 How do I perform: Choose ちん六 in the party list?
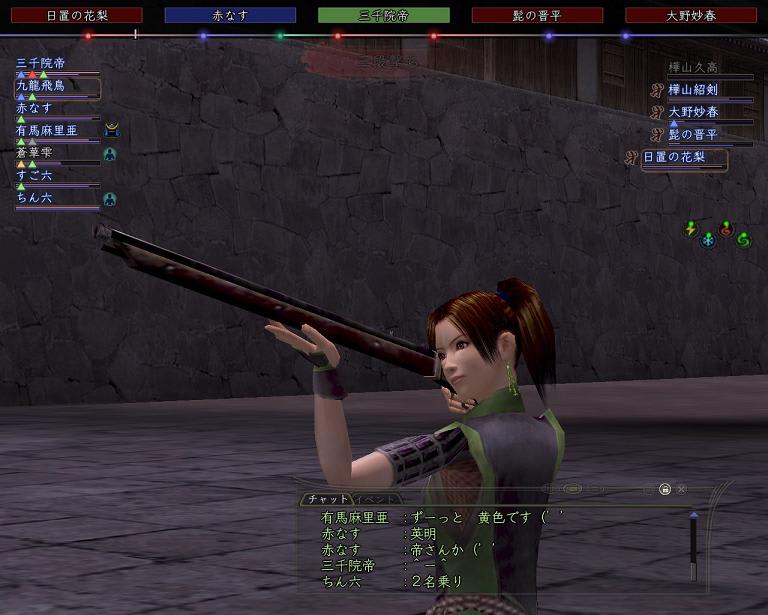pyautogui.click(x=35, y=199)
